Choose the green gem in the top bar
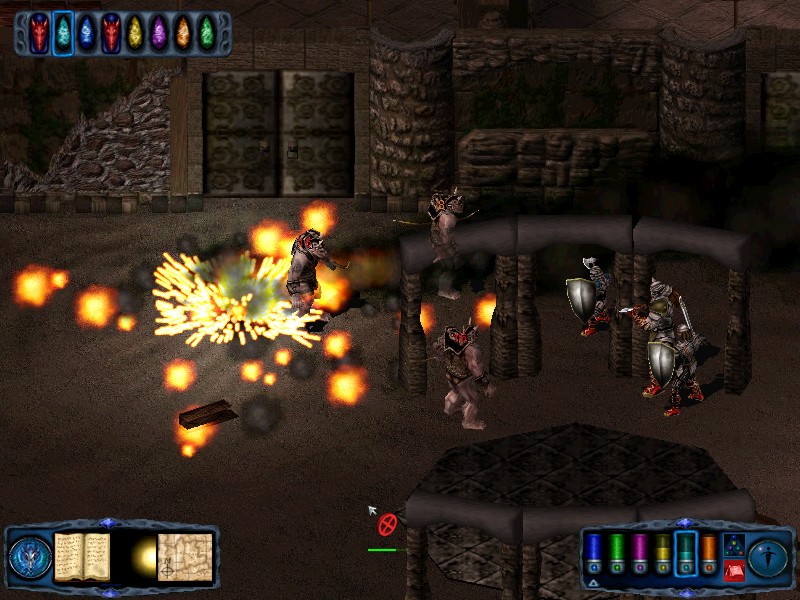This screenshot has width=800, height=600. [x=207, y=33]
